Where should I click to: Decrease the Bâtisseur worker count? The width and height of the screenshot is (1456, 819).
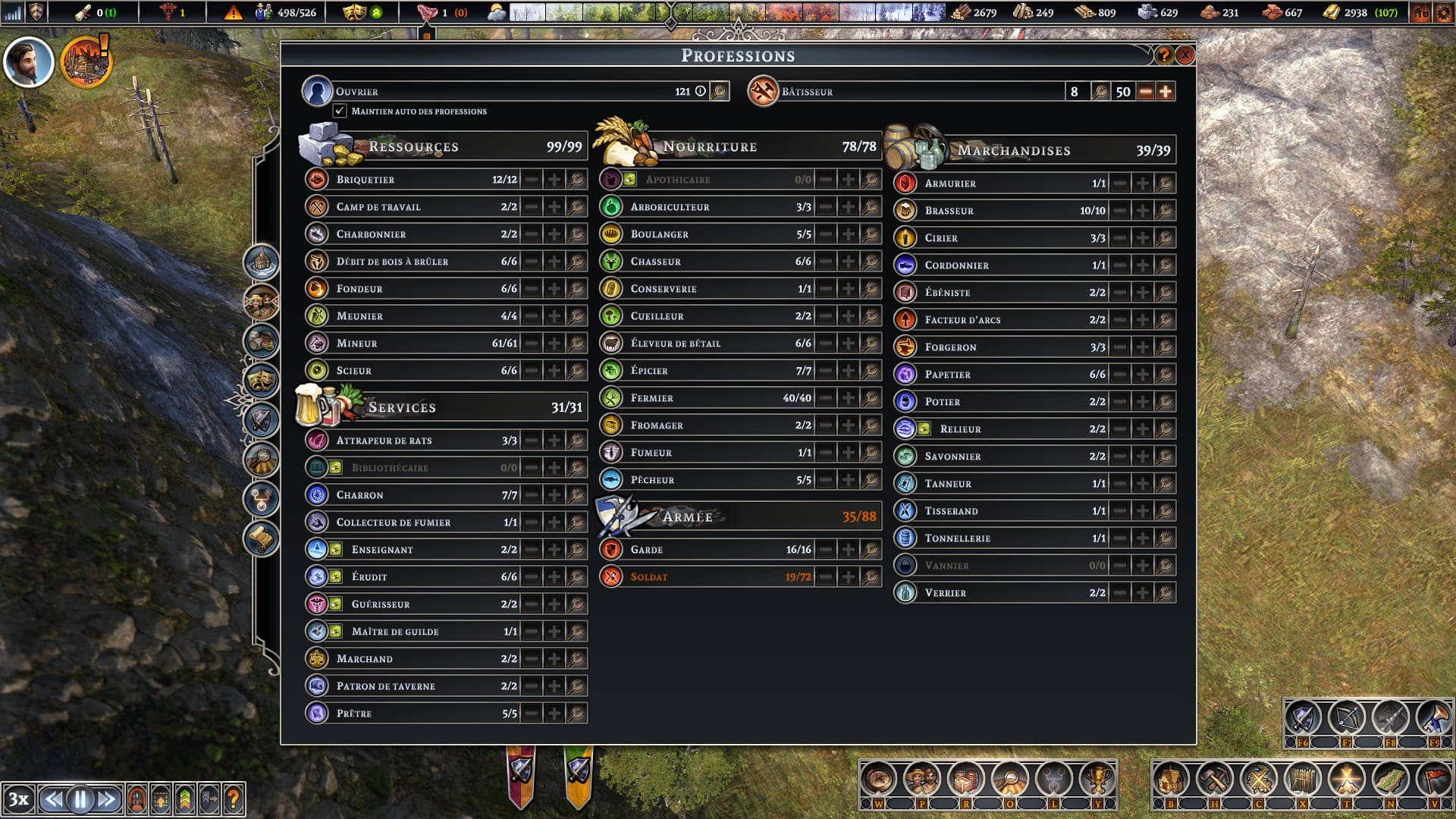pos(1146,92)
